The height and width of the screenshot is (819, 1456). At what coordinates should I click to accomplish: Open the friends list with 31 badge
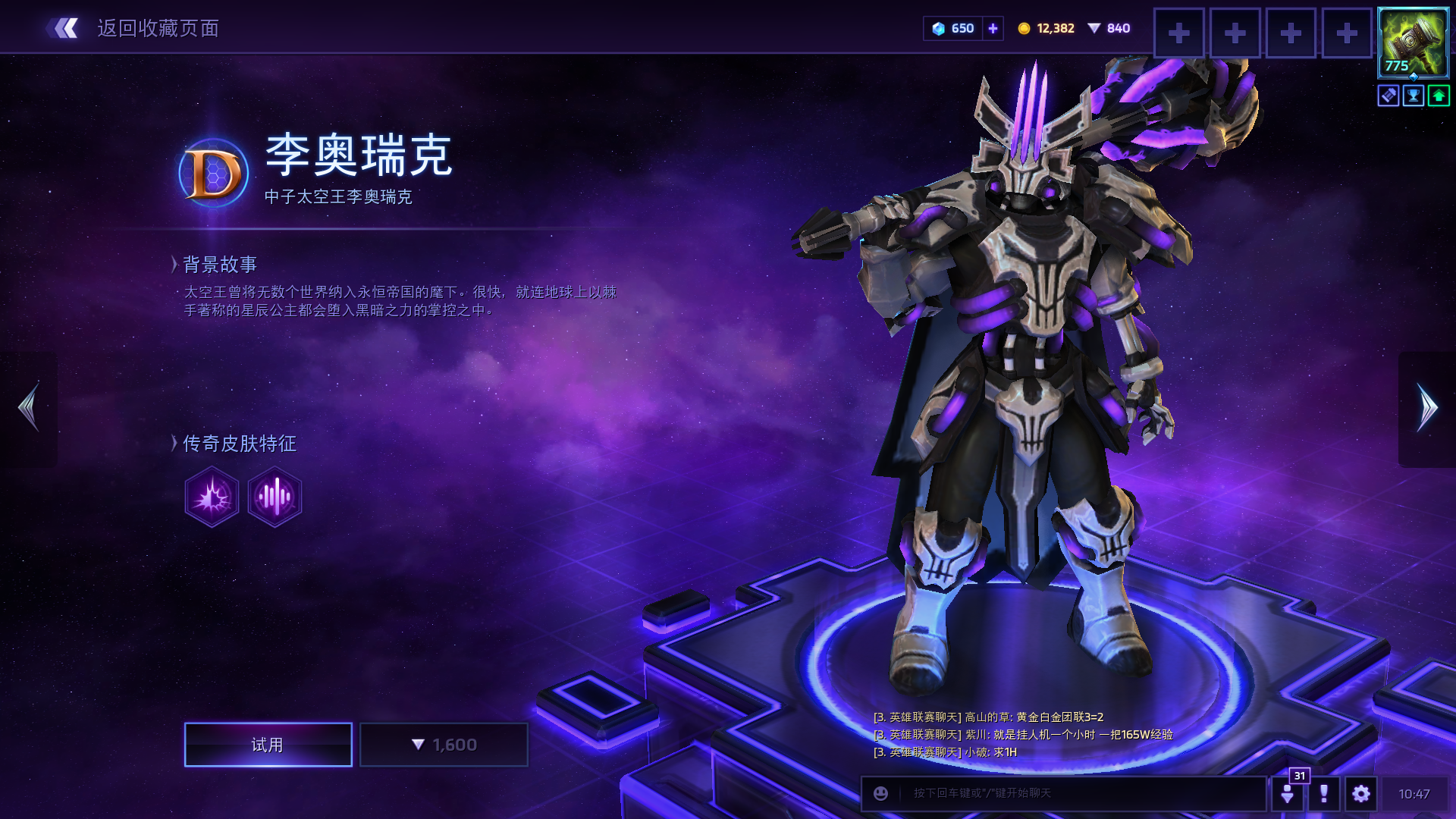(x=1288, y=793)
